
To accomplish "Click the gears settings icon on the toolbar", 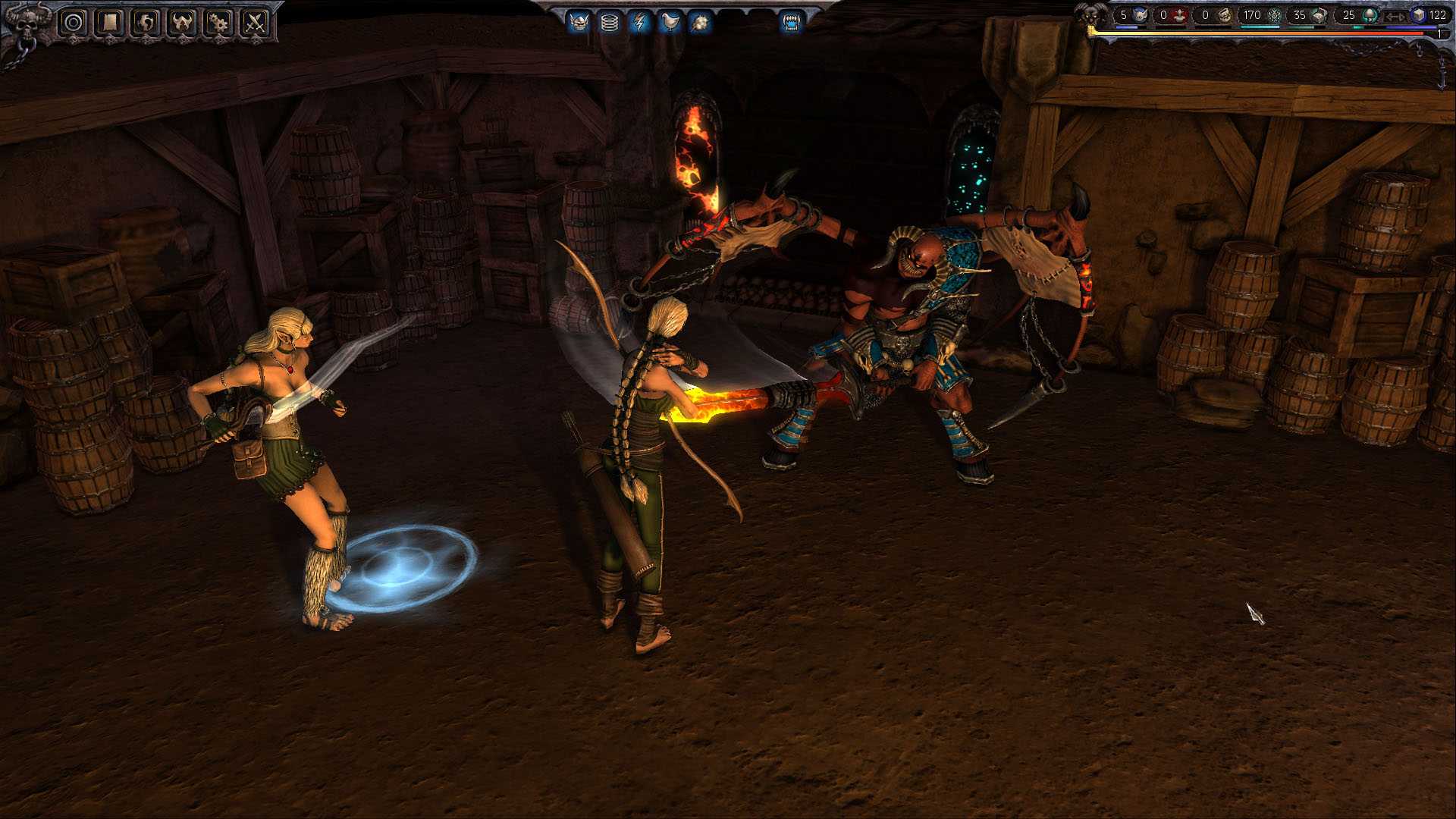I will coord(220,22).
